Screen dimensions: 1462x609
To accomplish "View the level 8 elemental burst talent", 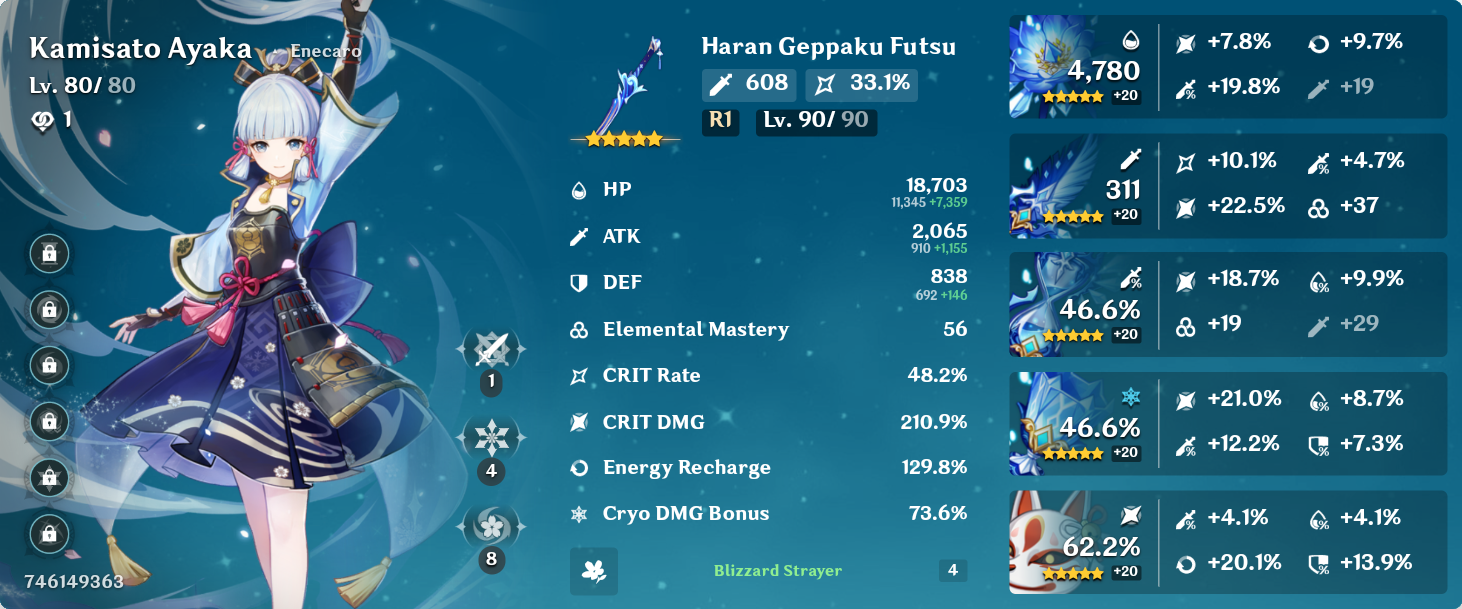I will tap(491, 526).
